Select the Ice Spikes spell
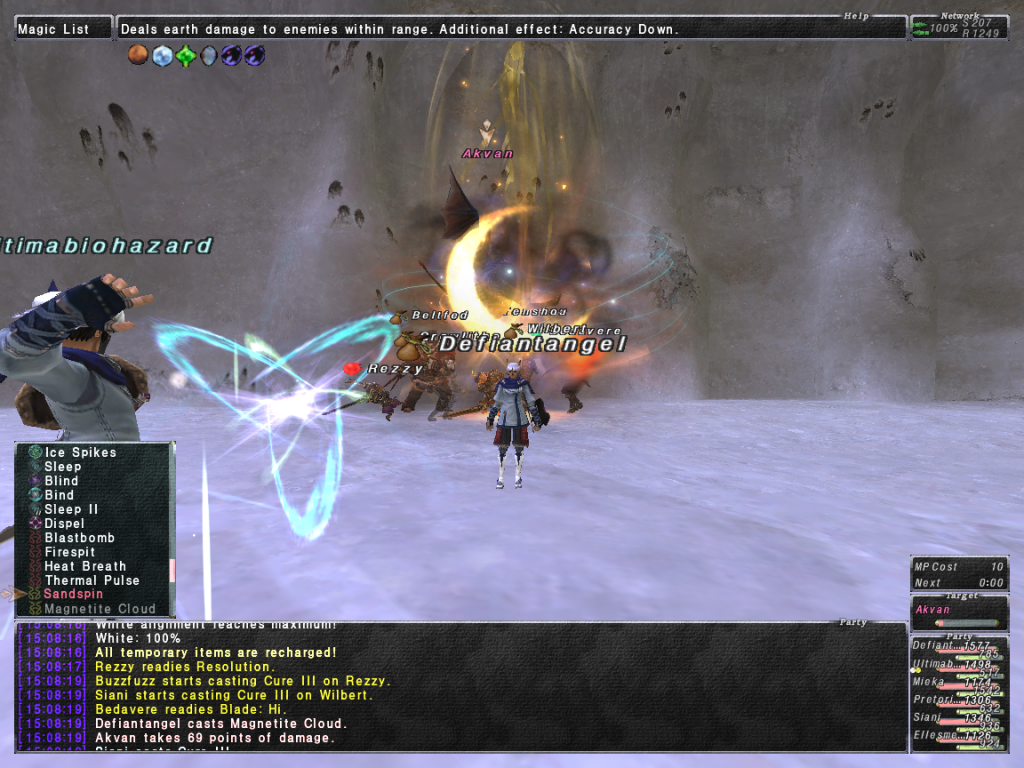Screen dimensions: 1024x768 (x=80, y=452)
